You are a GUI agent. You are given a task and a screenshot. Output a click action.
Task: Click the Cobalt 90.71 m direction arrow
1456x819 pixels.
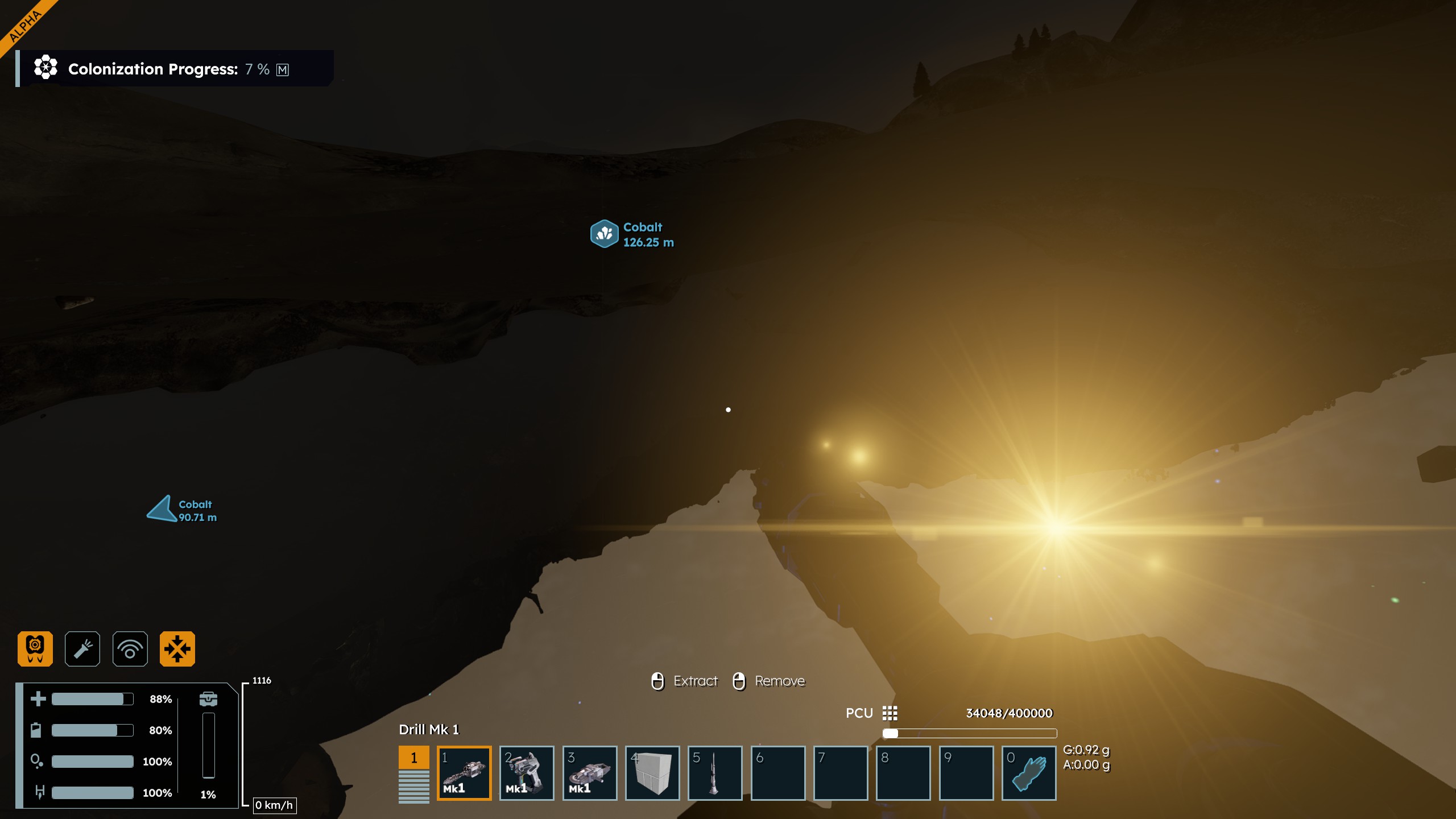[162, 509]
